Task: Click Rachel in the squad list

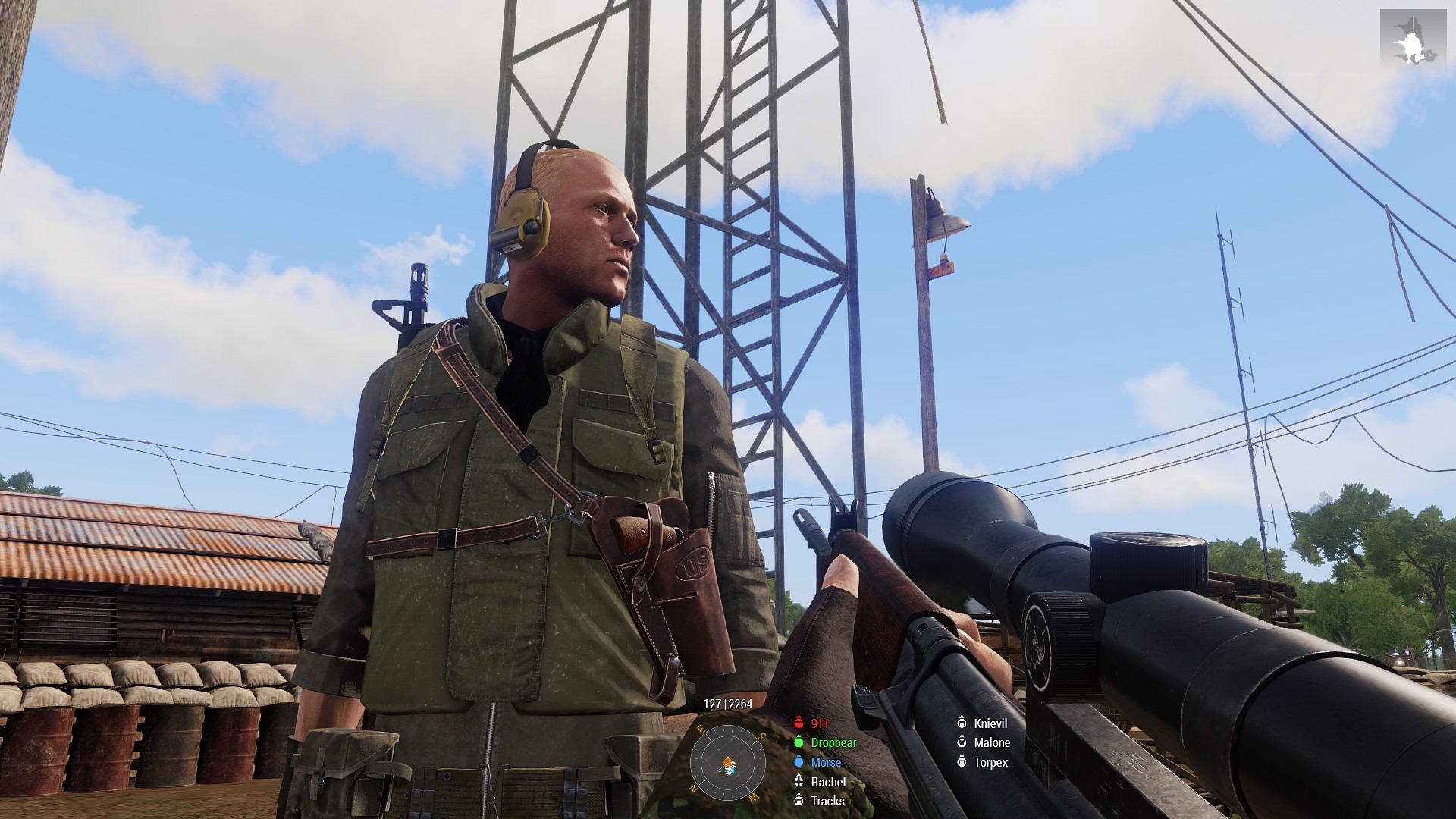Action: tap(827, 782)
